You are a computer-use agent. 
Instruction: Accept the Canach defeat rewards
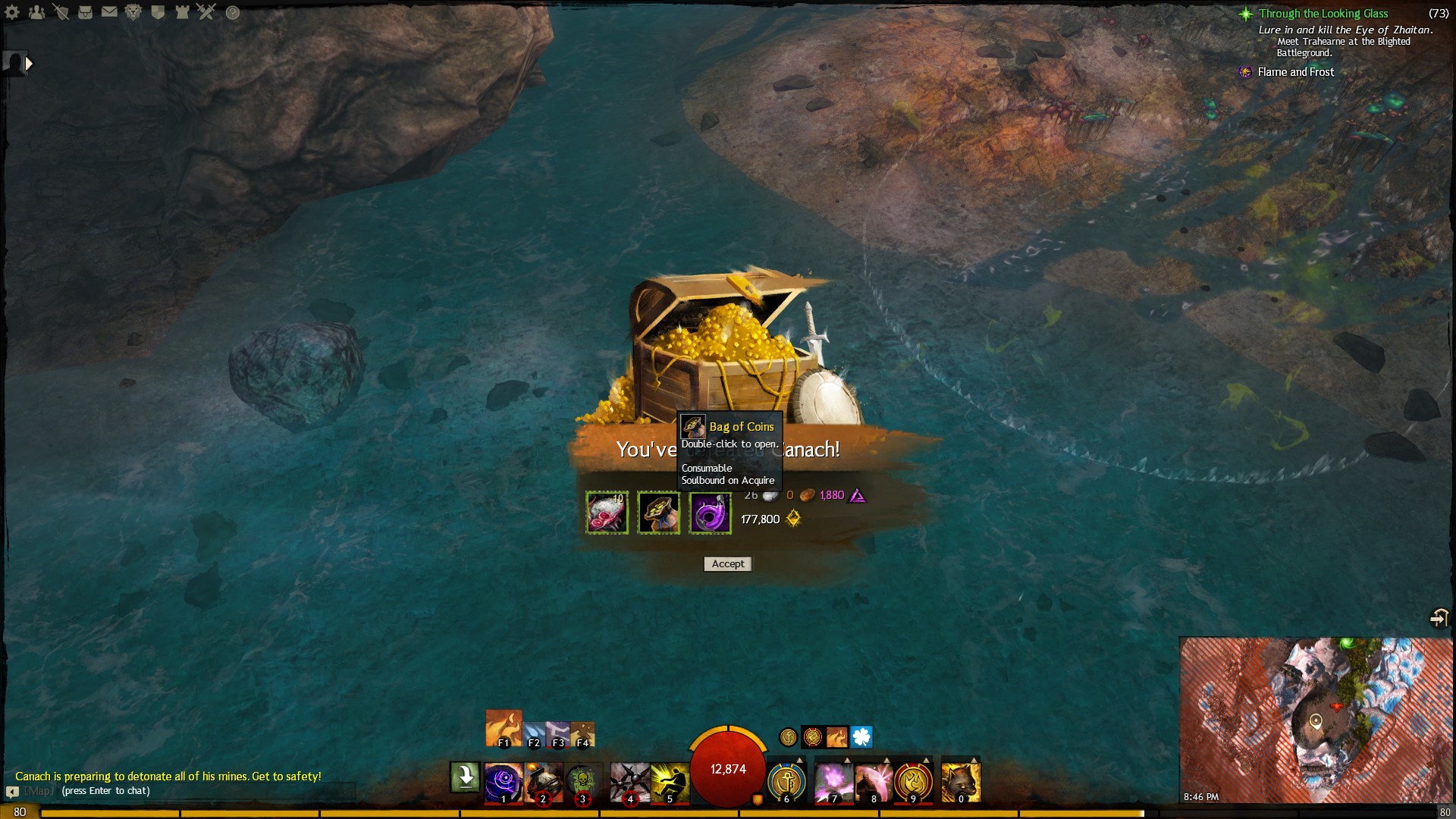tap(728, 564)
